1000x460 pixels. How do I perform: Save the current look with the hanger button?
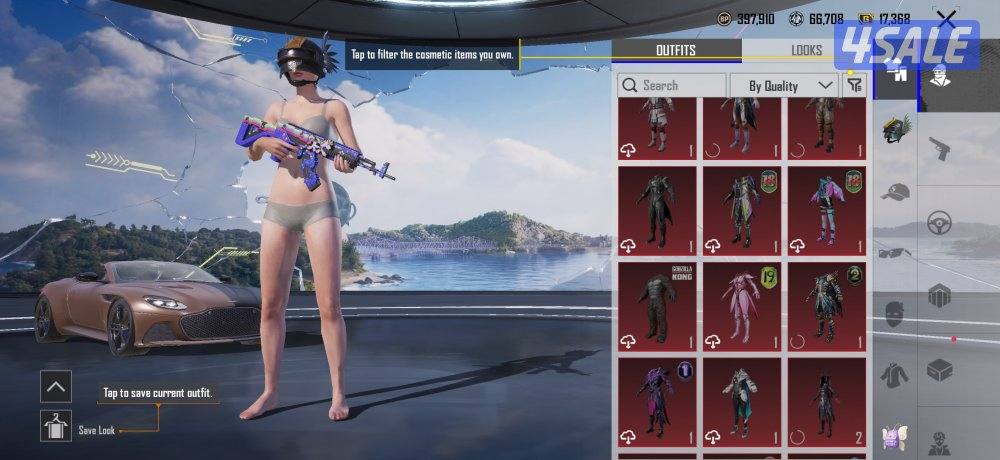coord(55,427)
